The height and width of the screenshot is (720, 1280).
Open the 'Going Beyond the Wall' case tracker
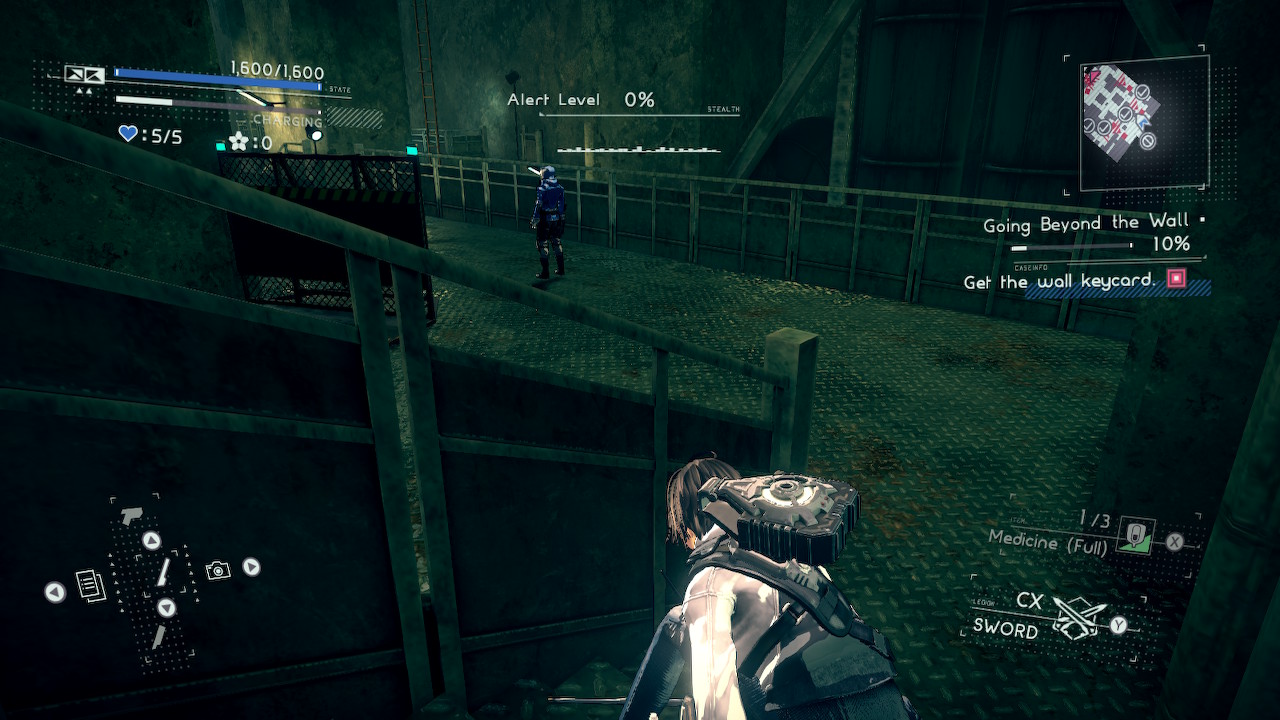click(x=1085, y=225)
